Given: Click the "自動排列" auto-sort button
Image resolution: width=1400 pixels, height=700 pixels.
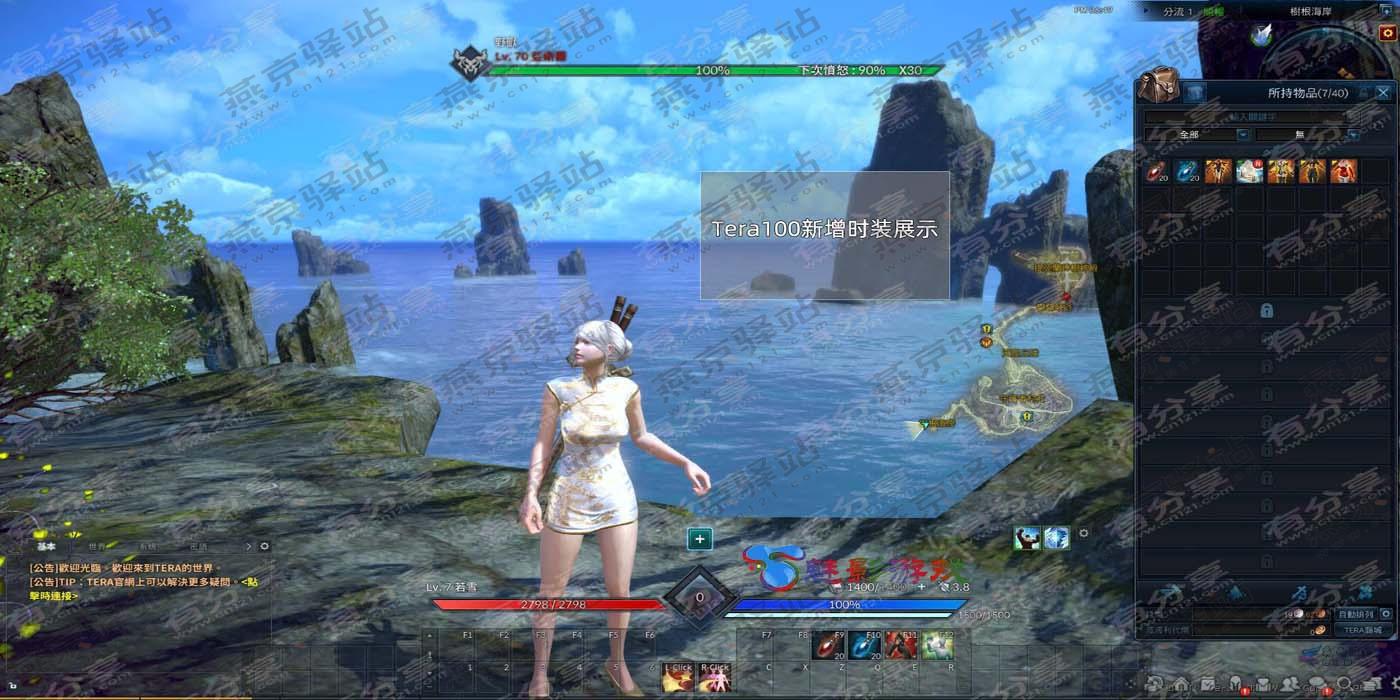Looking at the screenshot, I should tap(1358, 614).
